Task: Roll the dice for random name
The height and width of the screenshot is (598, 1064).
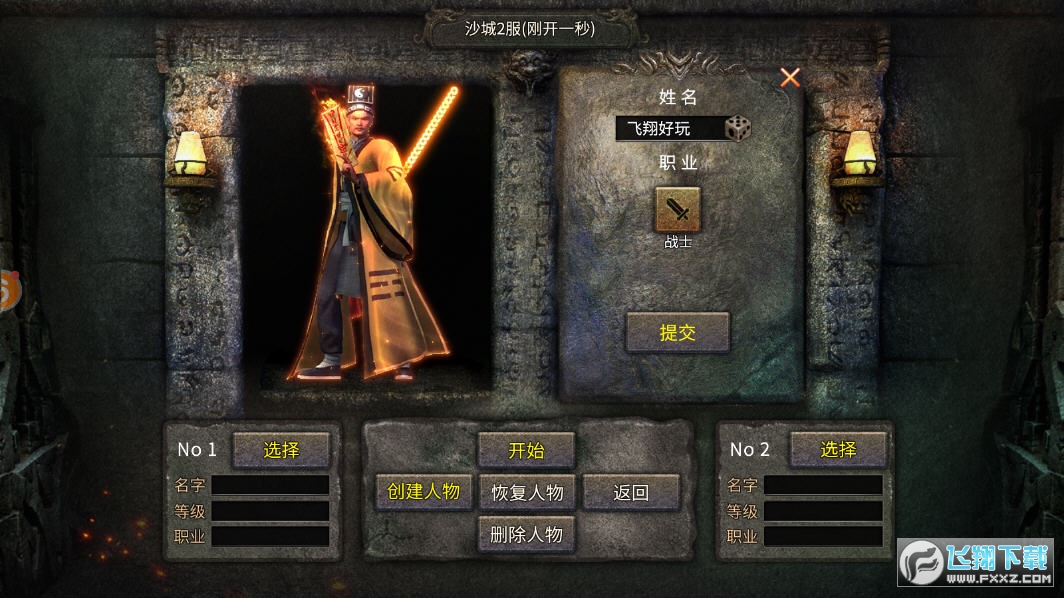Action: pyautogui.click(x=738, y=129)
